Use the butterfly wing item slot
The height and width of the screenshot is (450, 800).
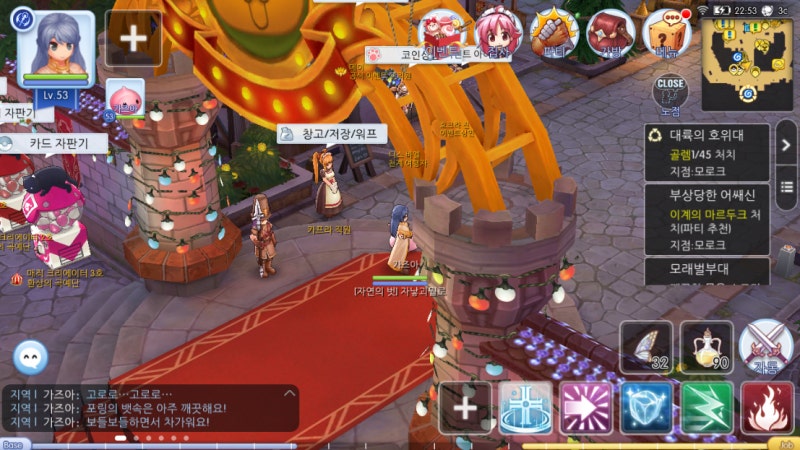click(x=646, y=346)
